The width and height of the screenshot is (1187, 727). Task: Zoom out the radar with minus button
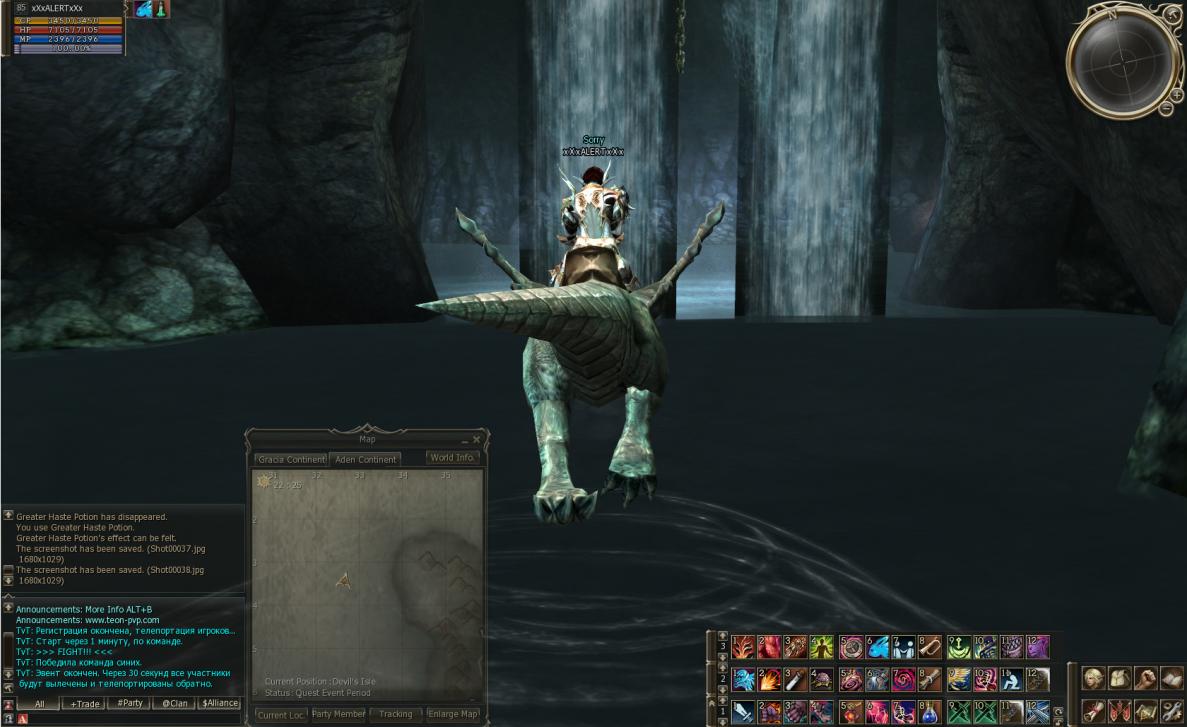coord(1166,108)
